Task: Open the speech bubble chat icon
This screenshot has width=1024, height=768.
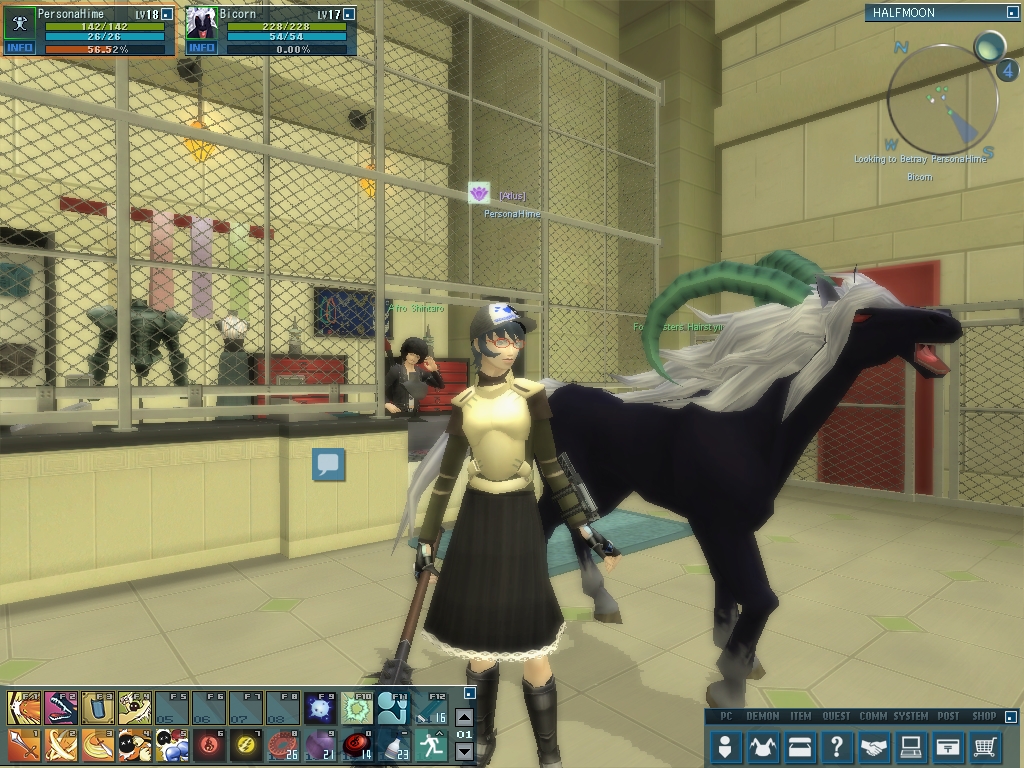Action: tap(328, 464)
